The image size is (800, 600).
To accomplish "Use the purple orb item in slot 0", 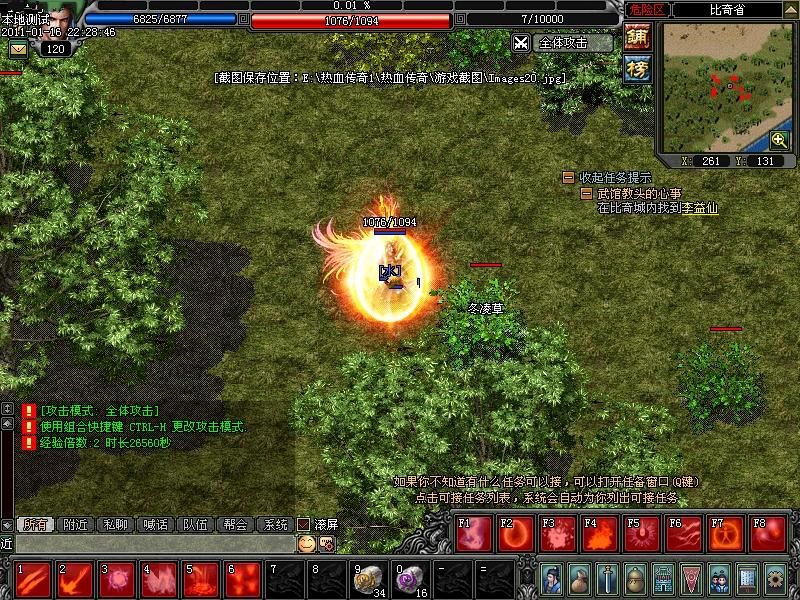I will 409,578.
